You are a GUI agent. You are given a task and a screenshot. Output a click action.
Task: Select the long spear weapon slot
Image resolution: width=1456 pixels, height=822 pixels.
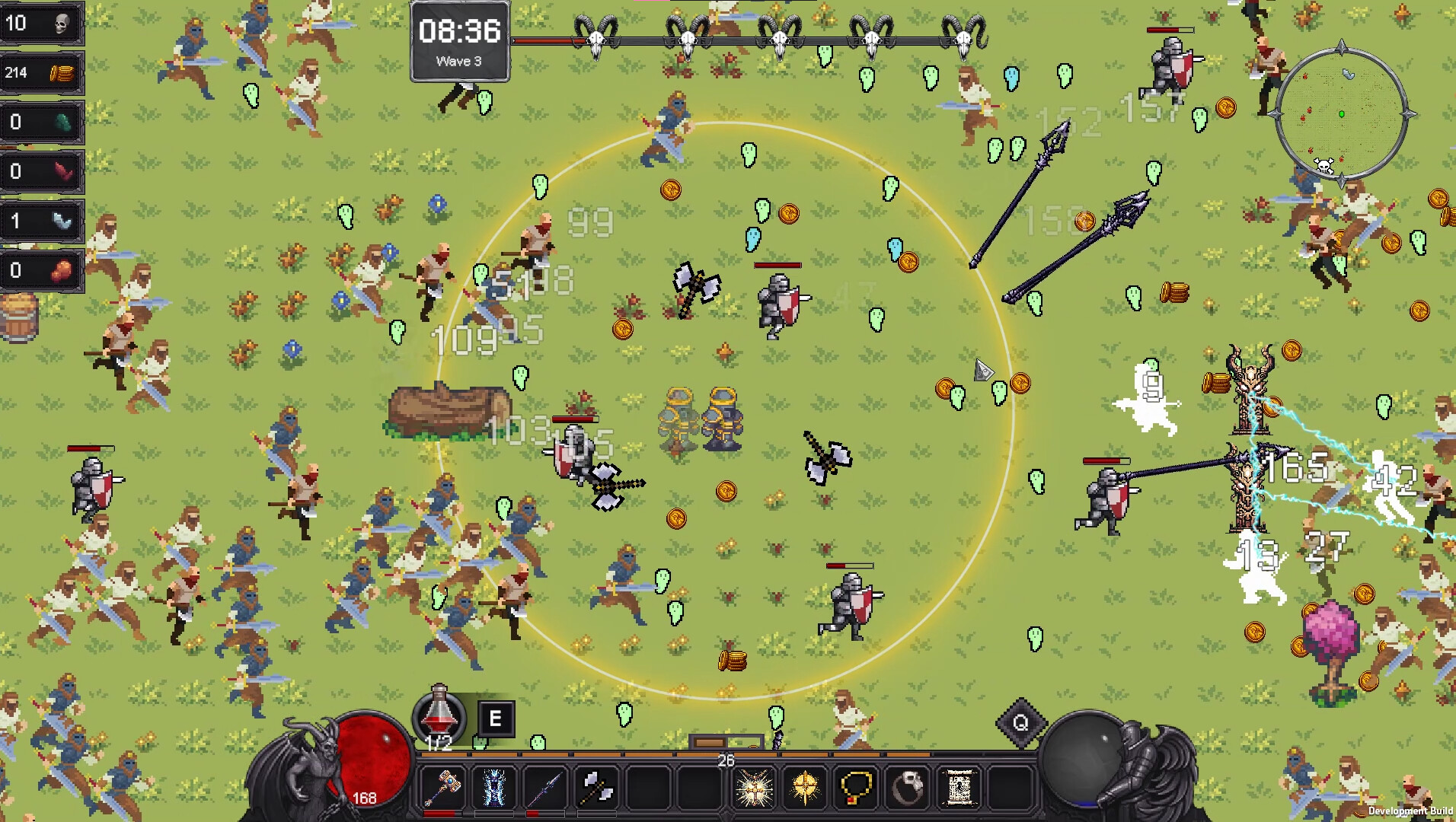(544, 788)
